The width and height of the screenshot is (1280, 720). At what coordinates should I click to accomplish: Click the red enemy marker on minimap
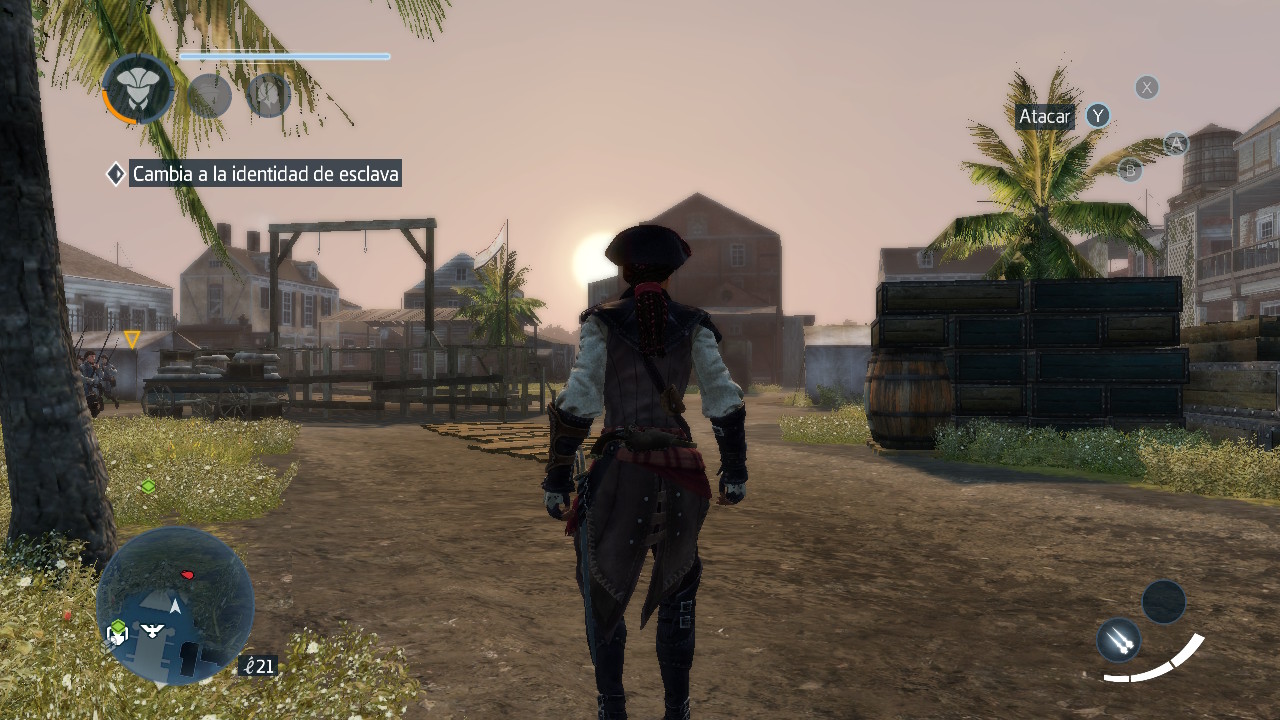click(187, 575)
